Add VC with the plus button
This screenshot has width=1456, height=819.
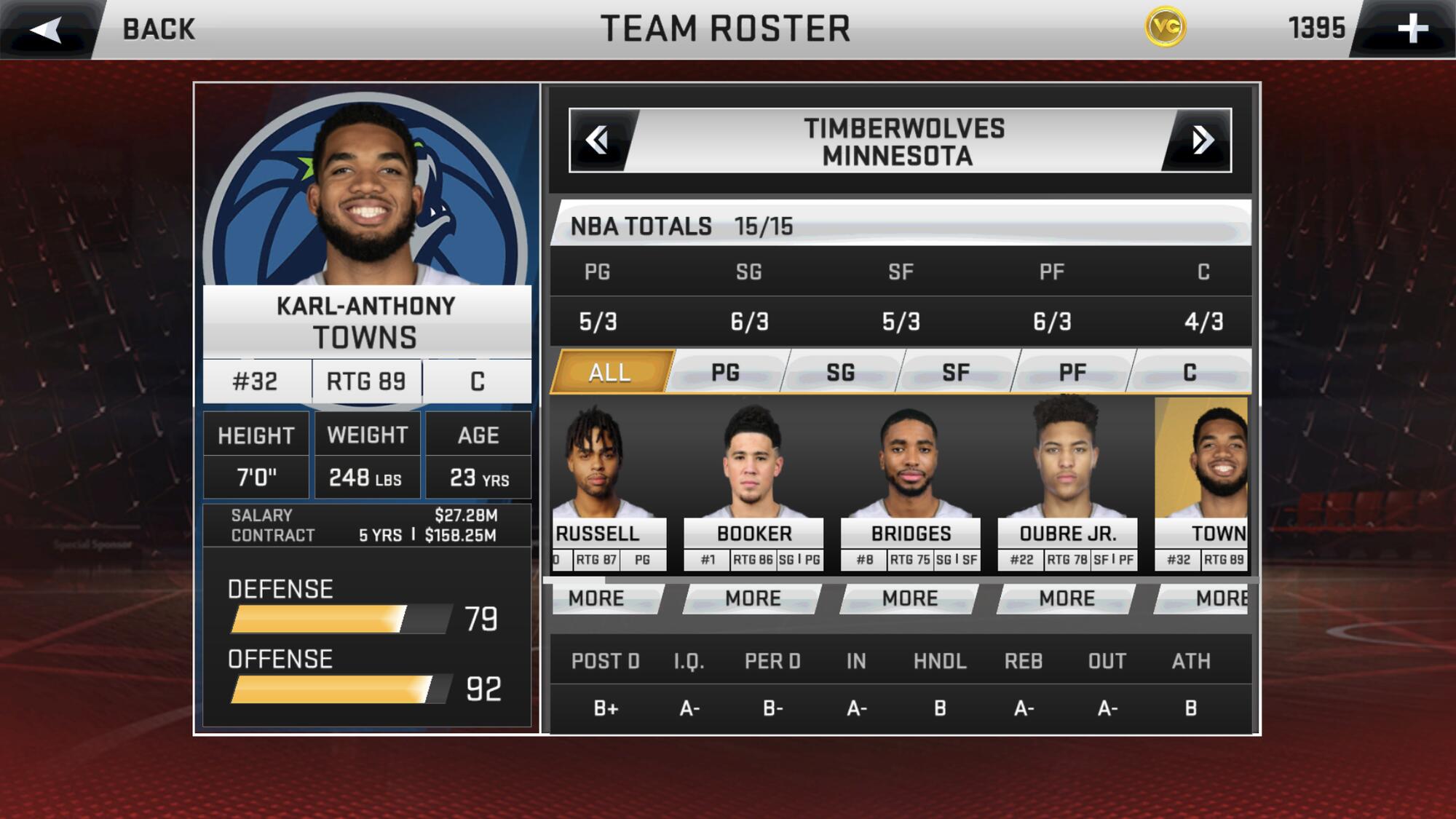(1412, 29)
